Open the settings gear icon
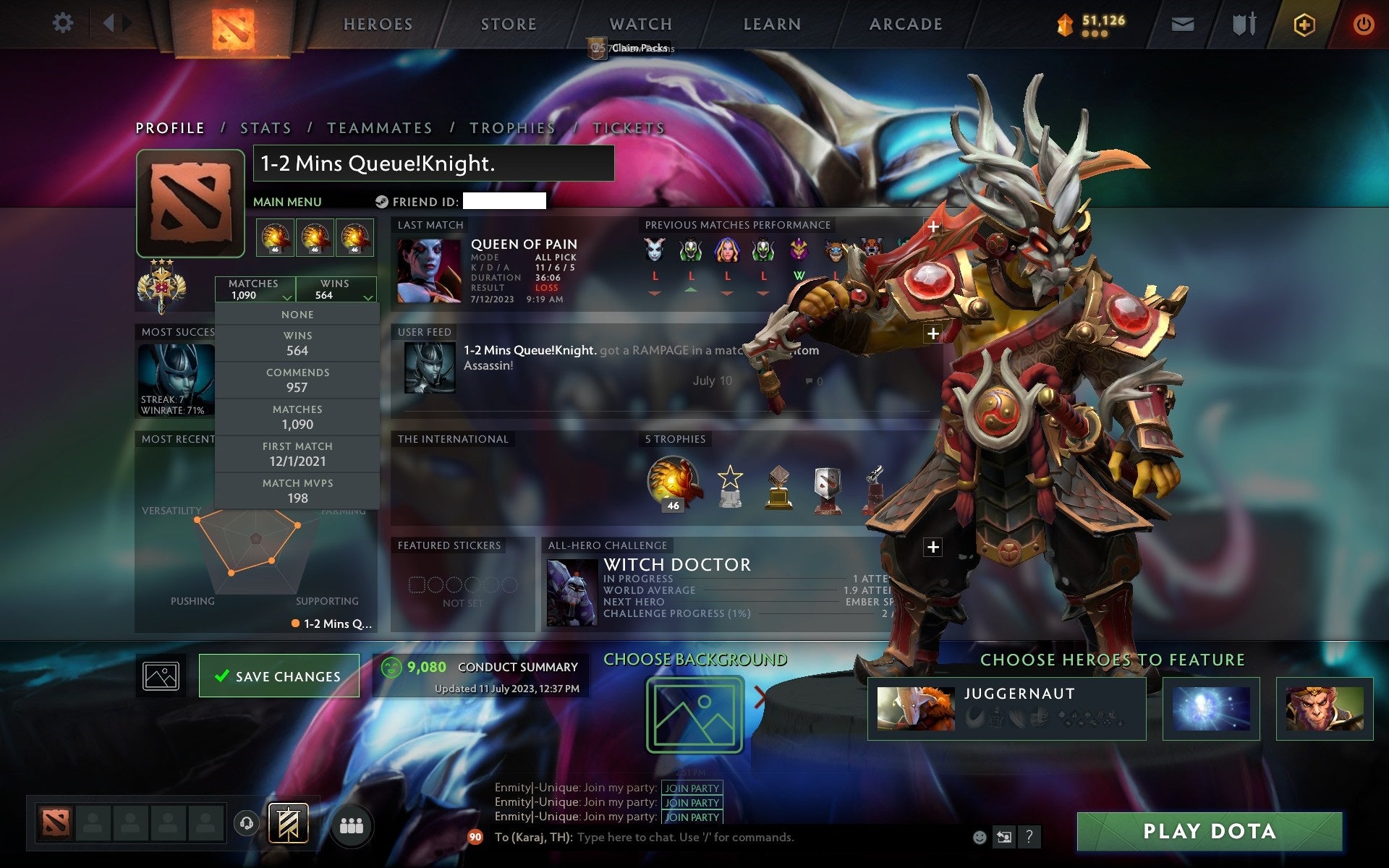 (x=64, y=23)
